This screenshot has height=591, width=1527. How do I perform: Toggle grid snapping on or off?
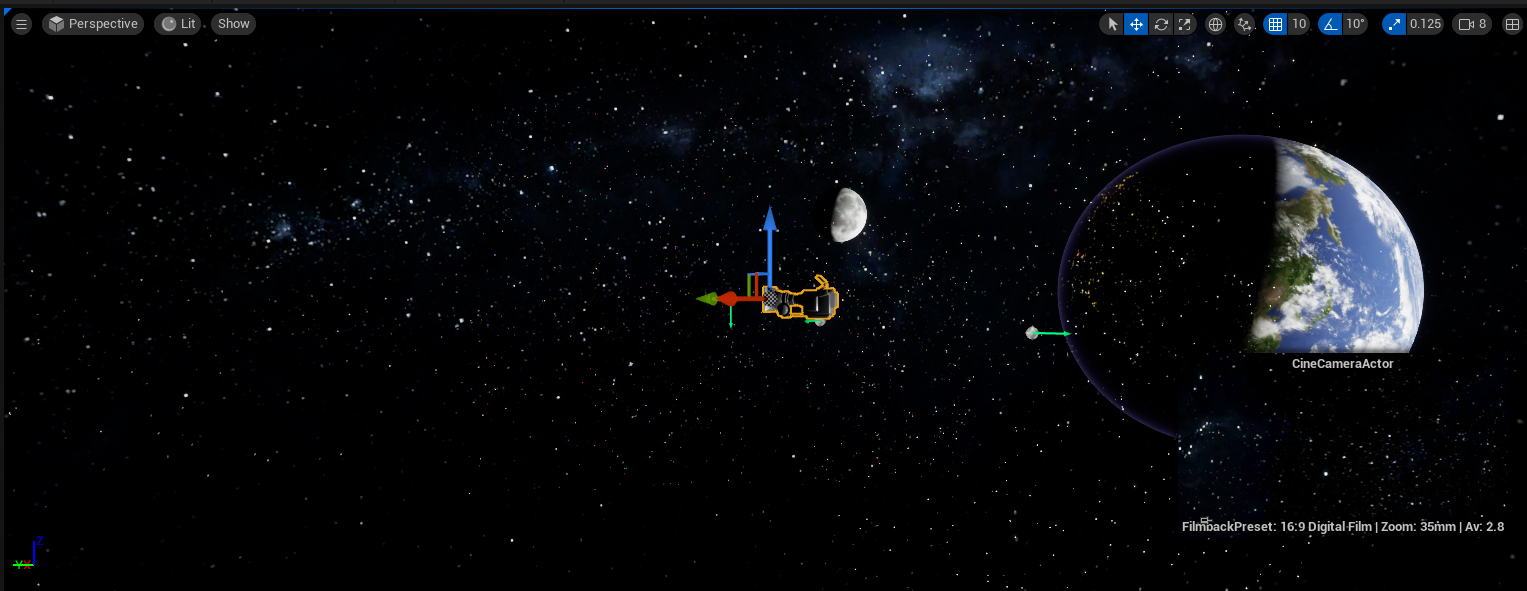point(1275,24)
